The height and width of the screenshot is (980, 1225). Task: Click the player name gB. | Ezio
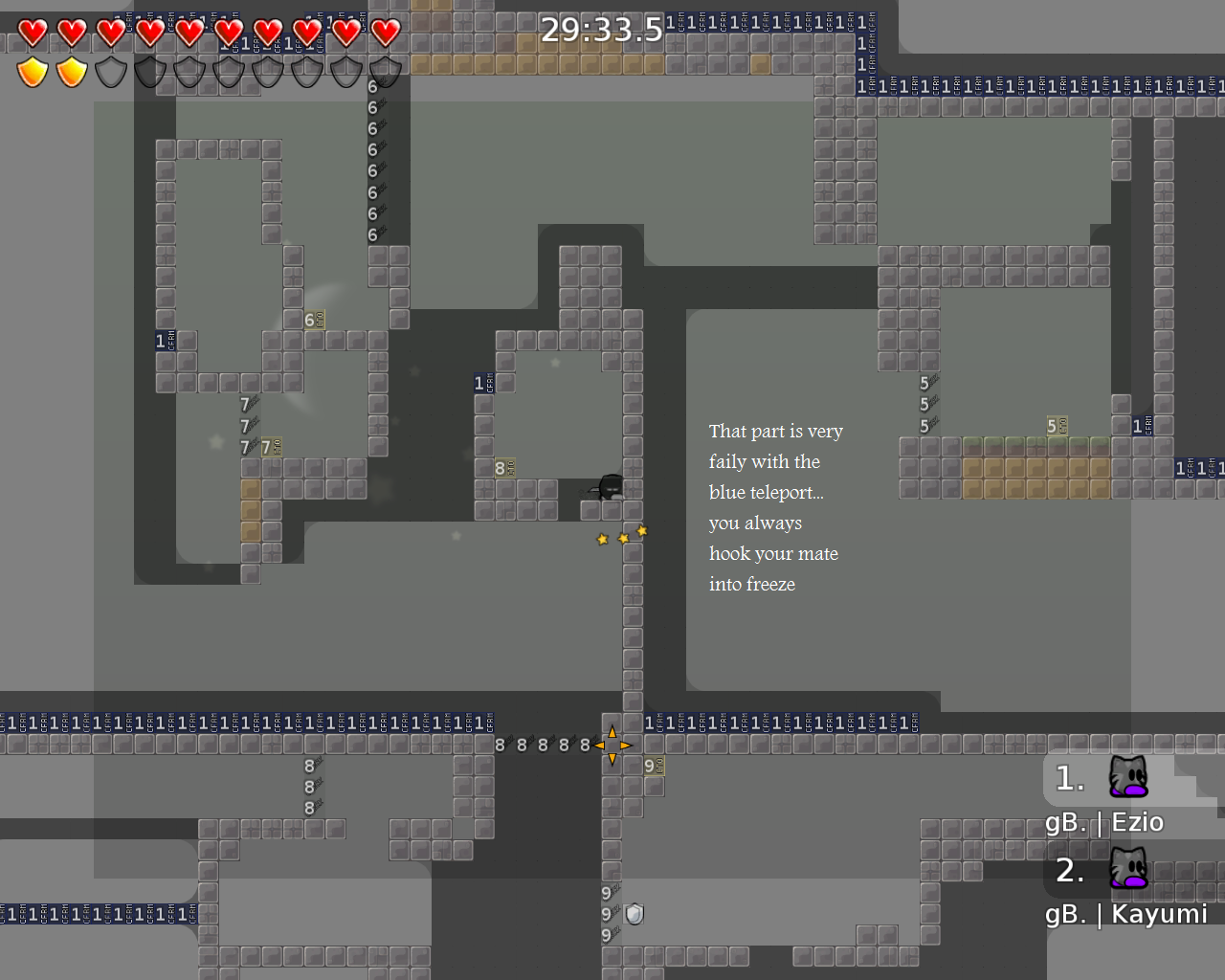(1104, 821)
